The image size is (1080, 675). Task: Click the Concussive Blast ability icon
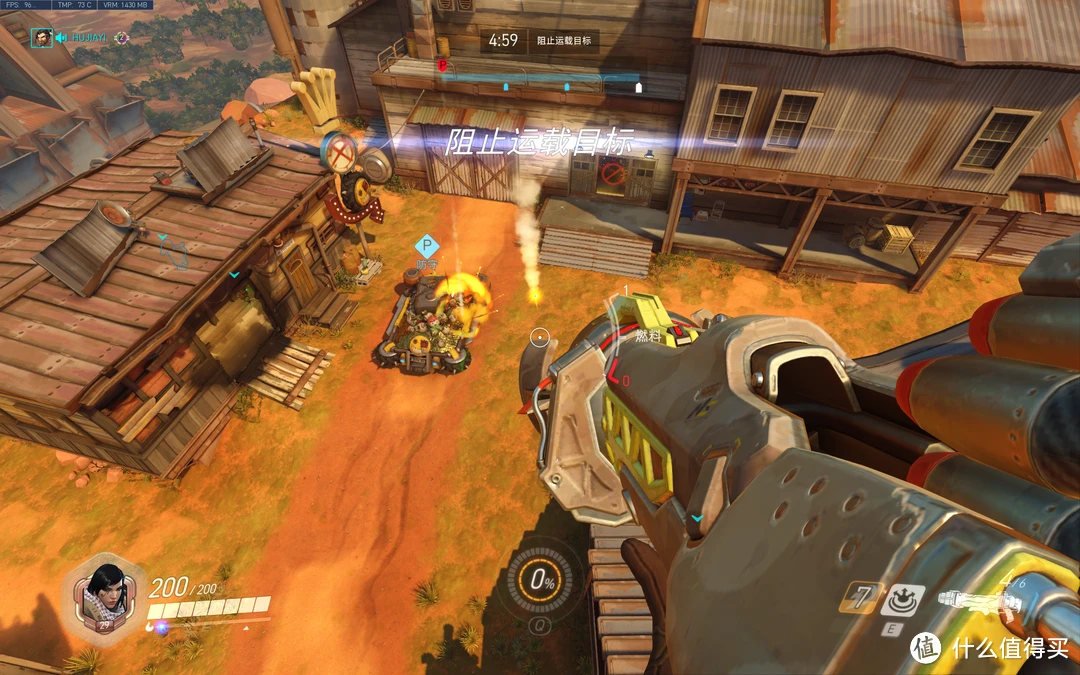click(x=902, y=598)
